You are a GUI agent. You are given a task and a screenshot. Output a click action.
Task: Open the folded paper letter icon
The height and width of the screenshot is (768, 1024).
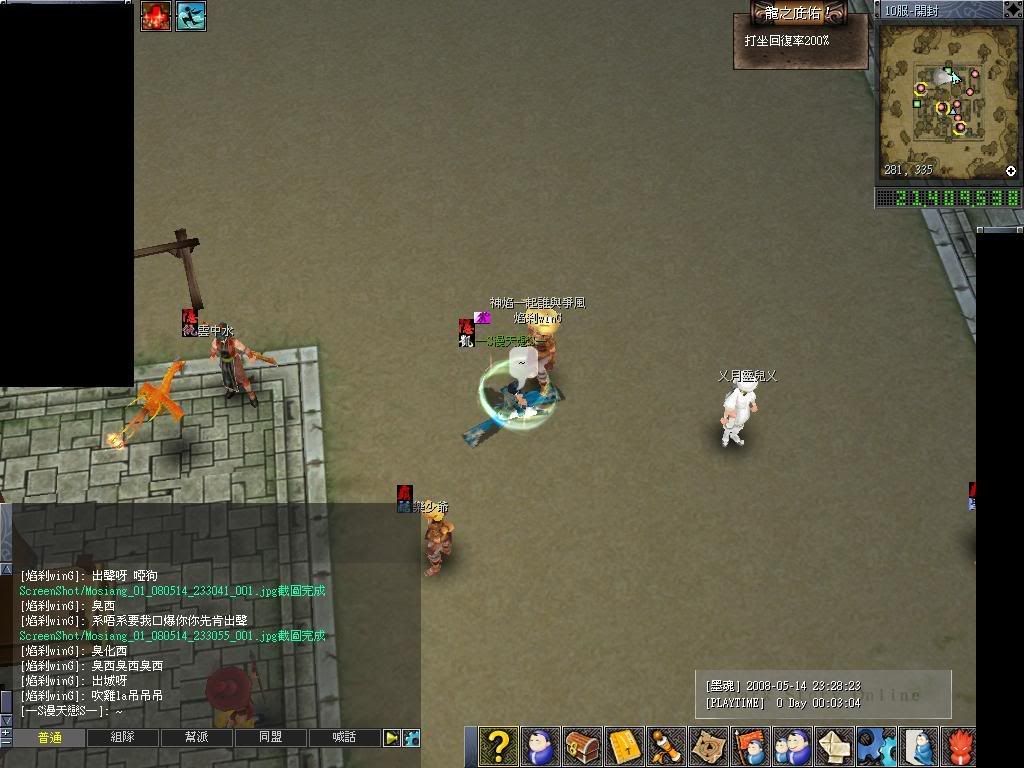tap(835, 746)
